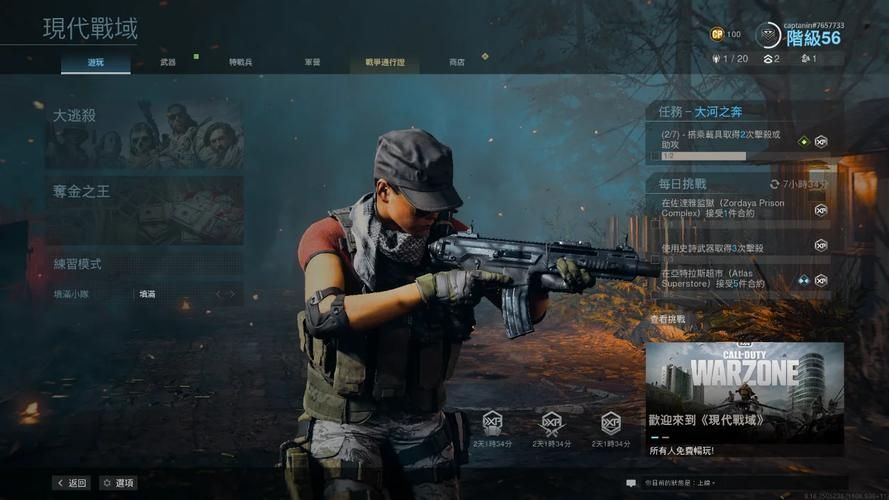Open the online status chat indicator

(x=631, y=483)
